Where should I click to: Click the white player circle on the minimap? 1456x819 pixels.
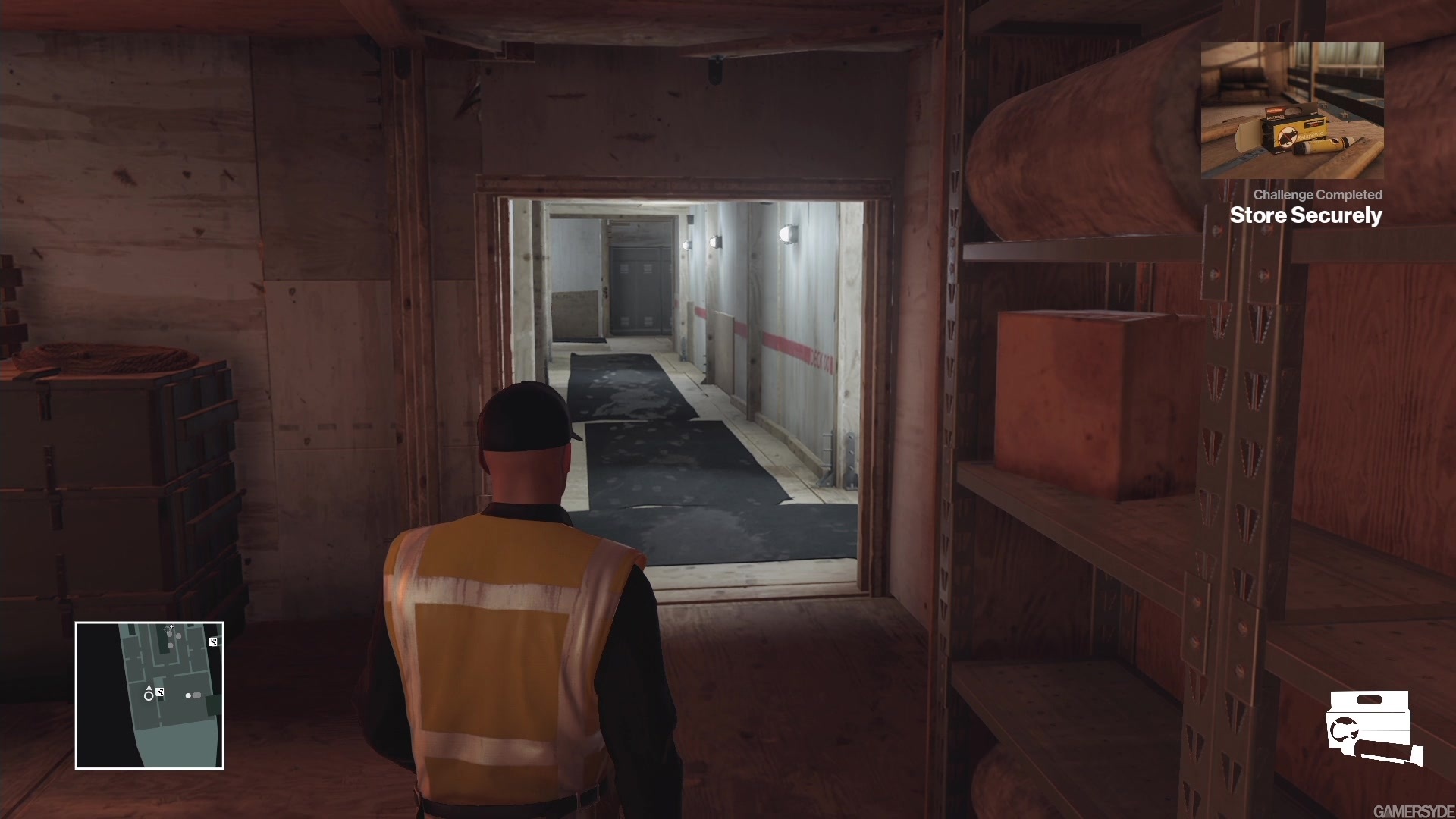coord(149,696)
